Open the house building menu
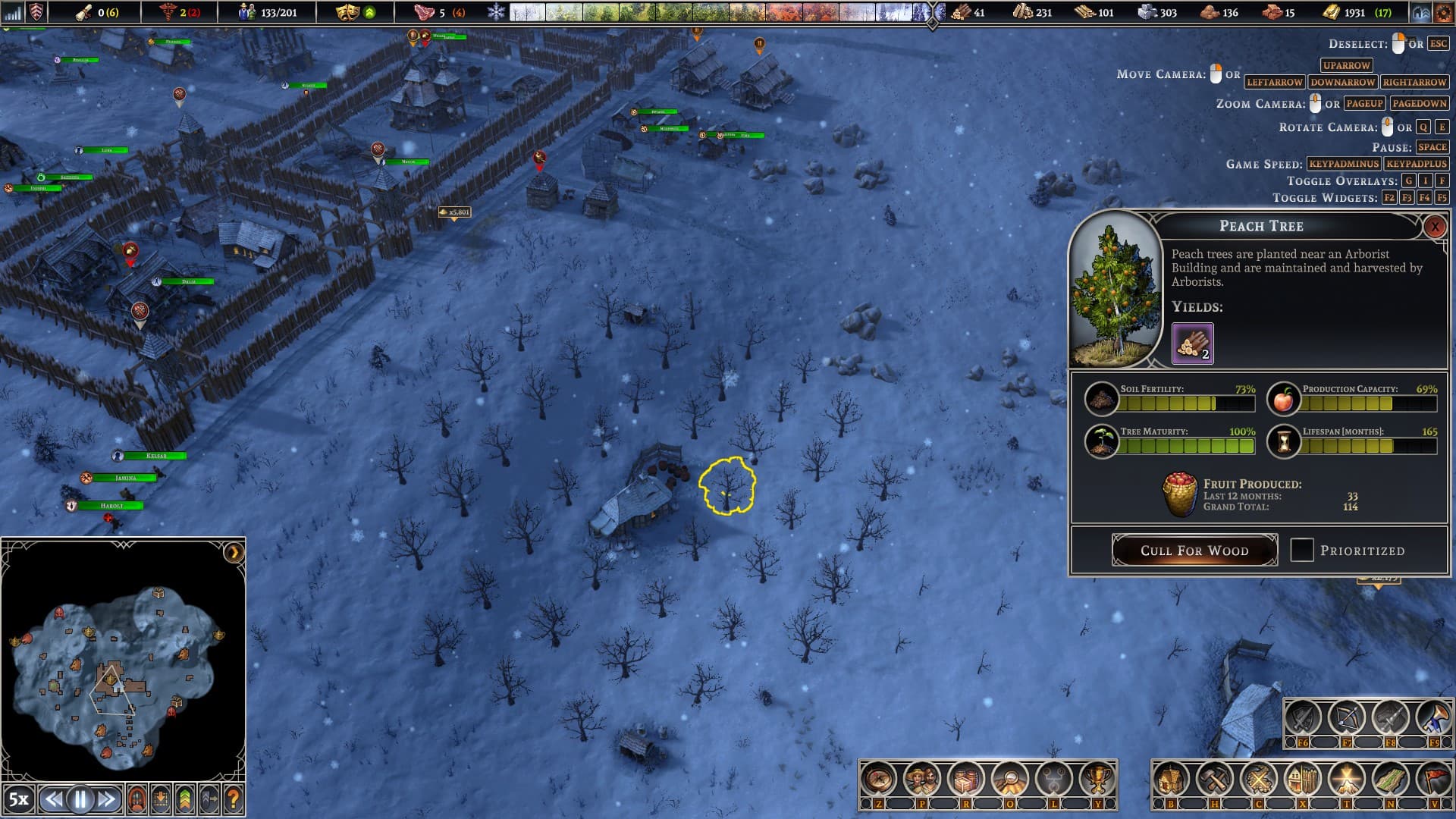This screenshot has width=1456, height=819. click(1171, 779)
